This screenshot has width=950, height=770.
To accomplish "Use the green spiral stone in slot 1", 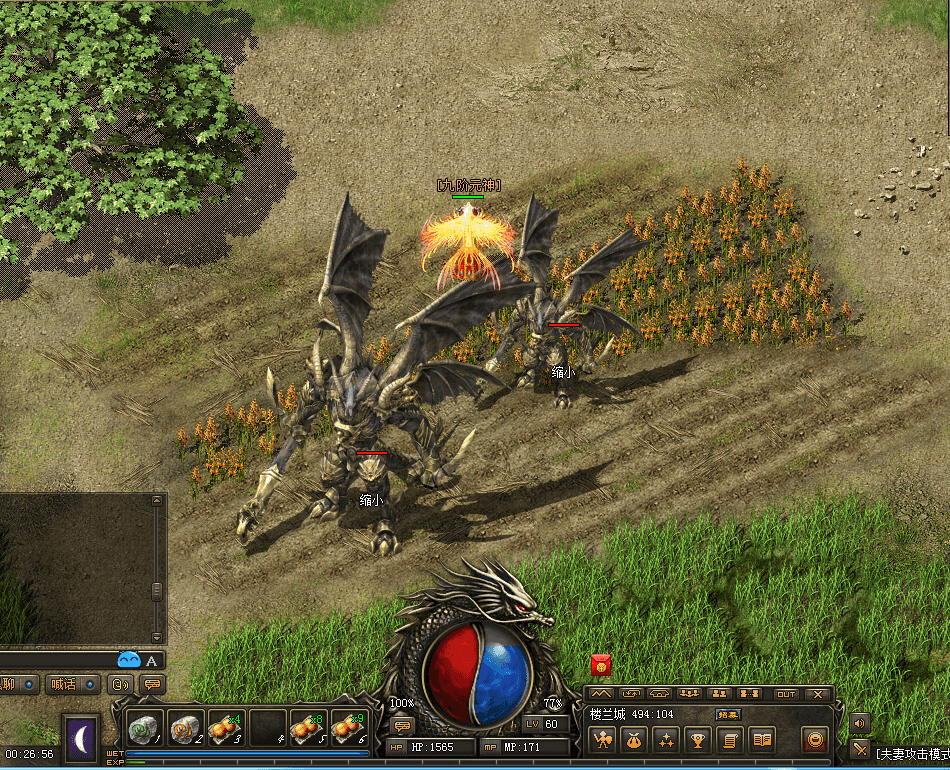I will click(144, 728).
